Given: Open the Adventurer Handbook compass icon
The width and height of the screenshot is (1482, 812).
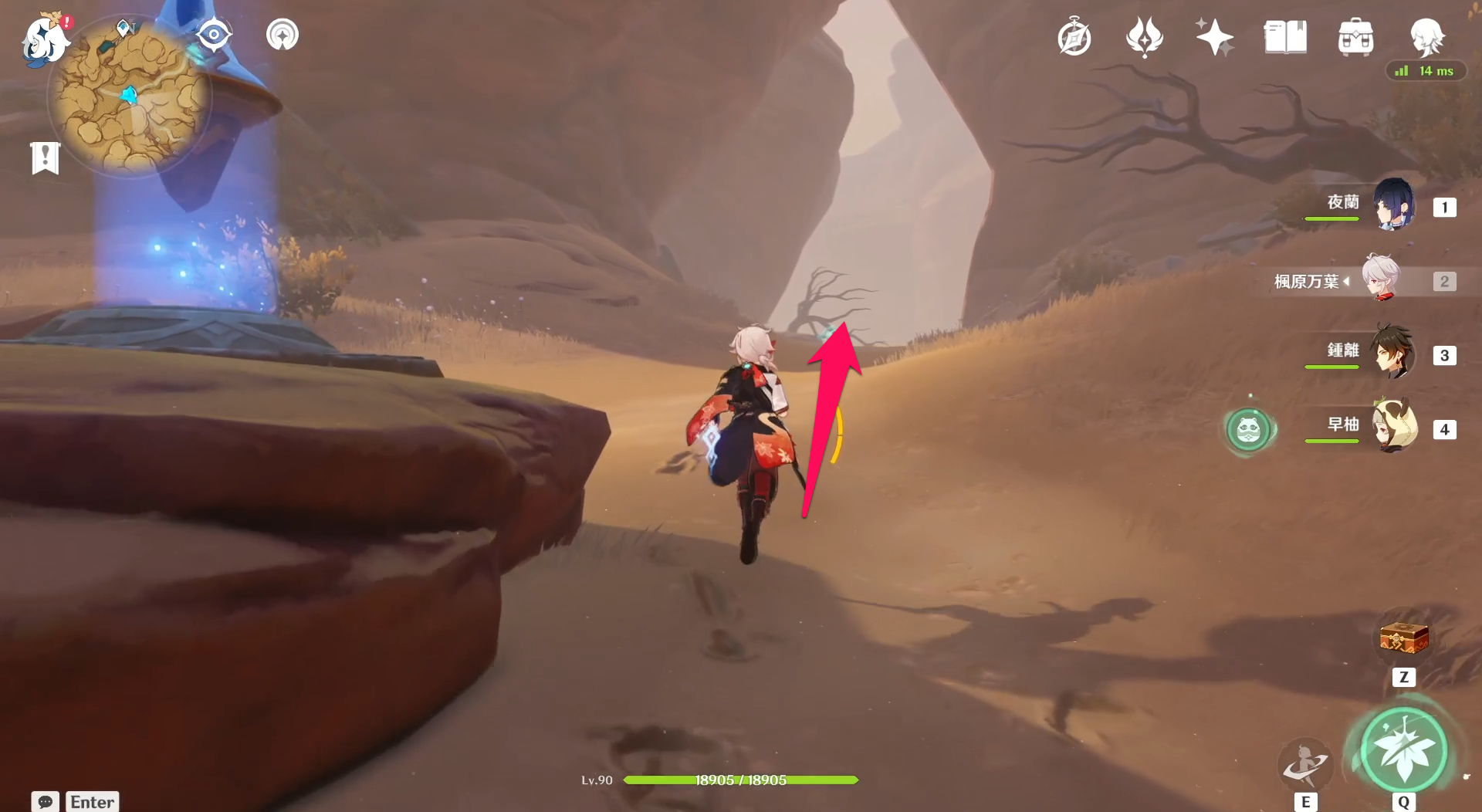Looking at the screenshot, I should point(1074,38).
